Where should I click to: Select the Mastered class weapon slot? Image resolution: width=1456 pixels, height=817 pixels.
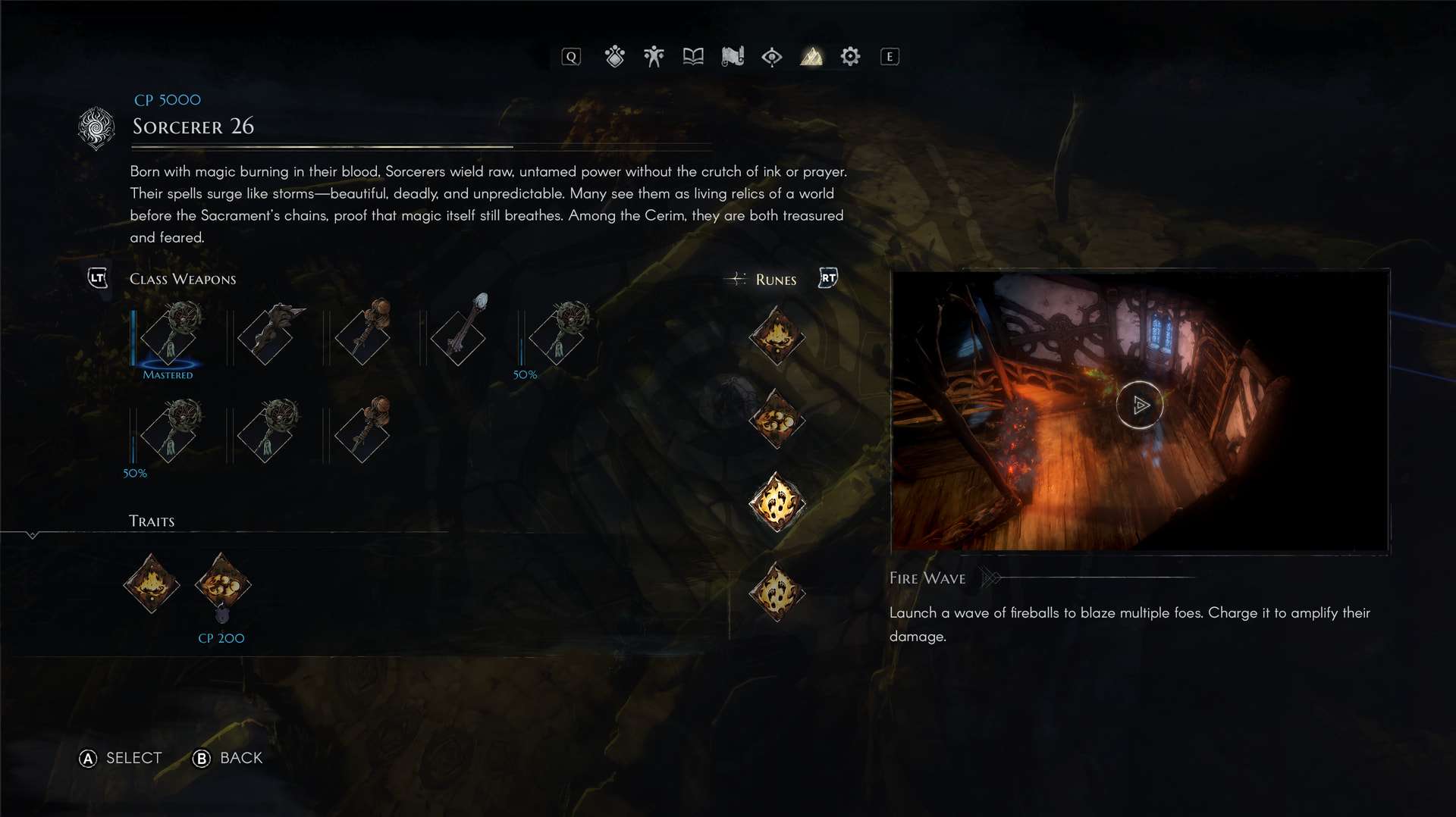click(x=169, y=334)
